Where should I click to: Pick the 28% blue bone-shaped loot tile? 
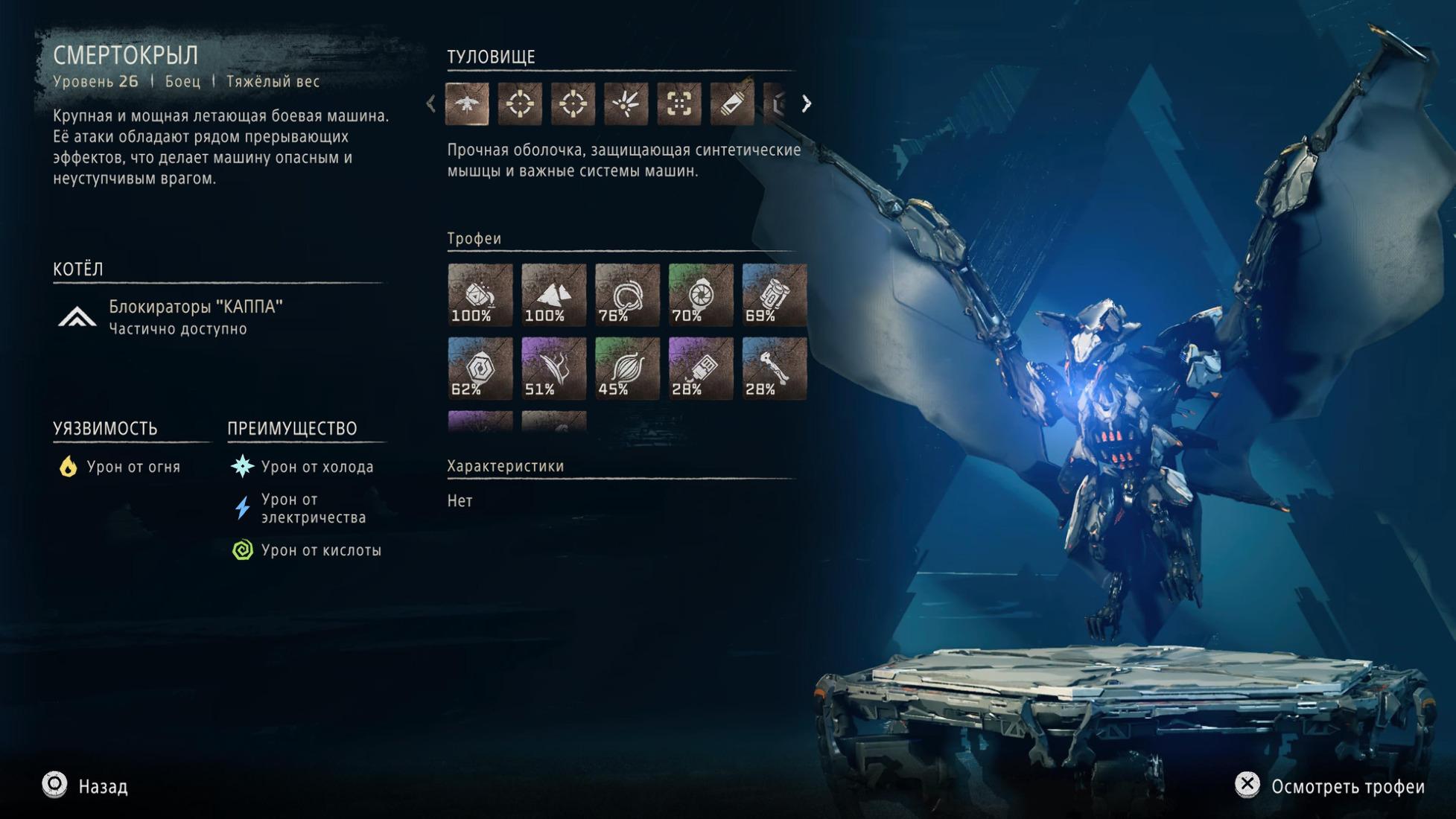tap(774, 369)
